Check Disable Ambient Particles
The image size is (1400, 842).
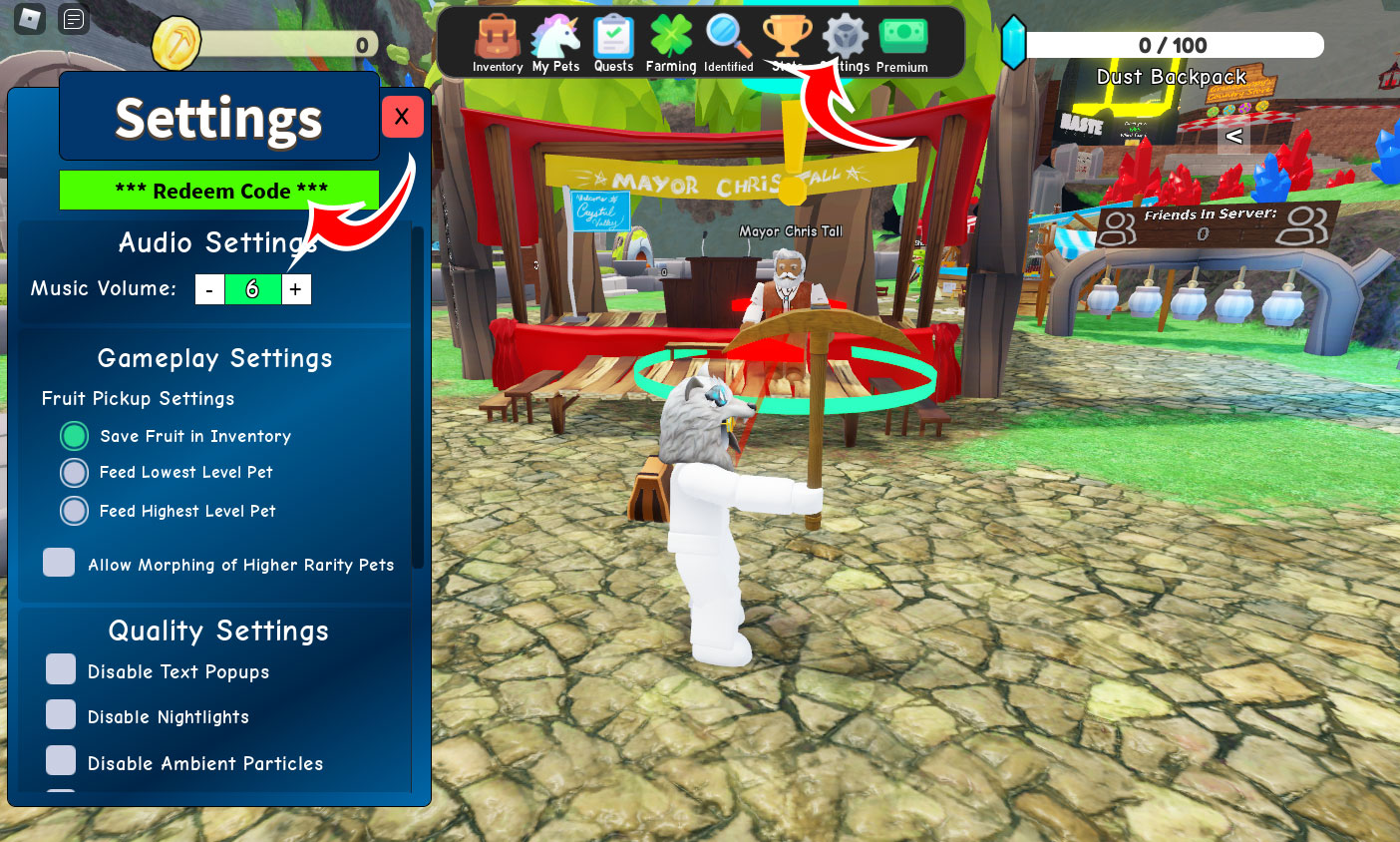[x=61, y=760]
